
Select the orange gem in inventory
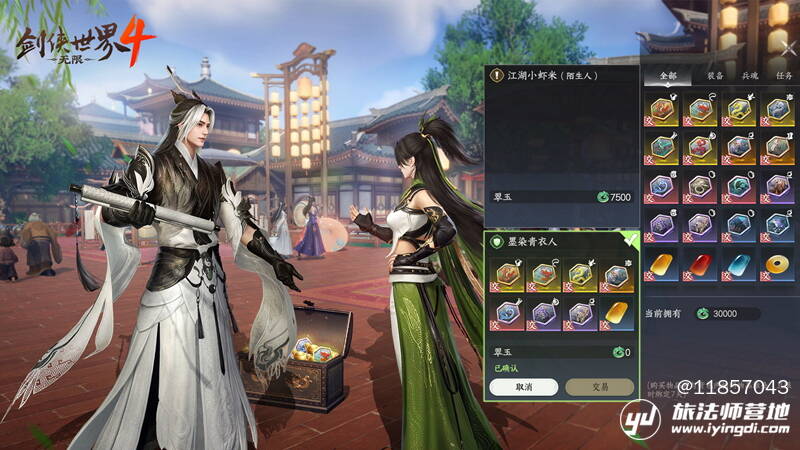[x=664, y=264]
